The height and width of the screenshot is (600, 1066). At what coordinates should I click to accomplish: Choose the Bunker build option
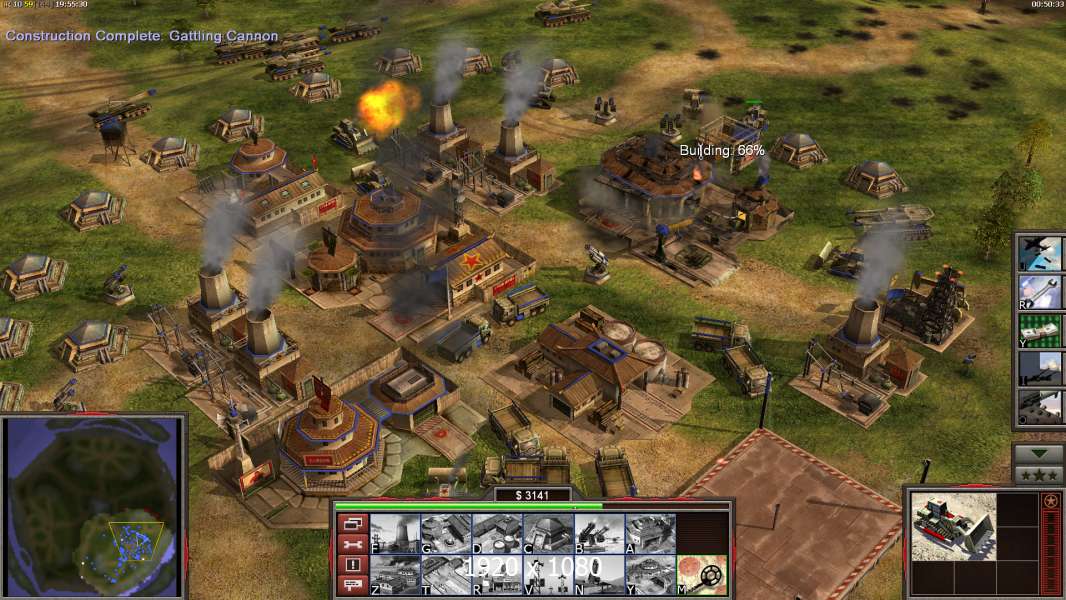pos(548,533)
